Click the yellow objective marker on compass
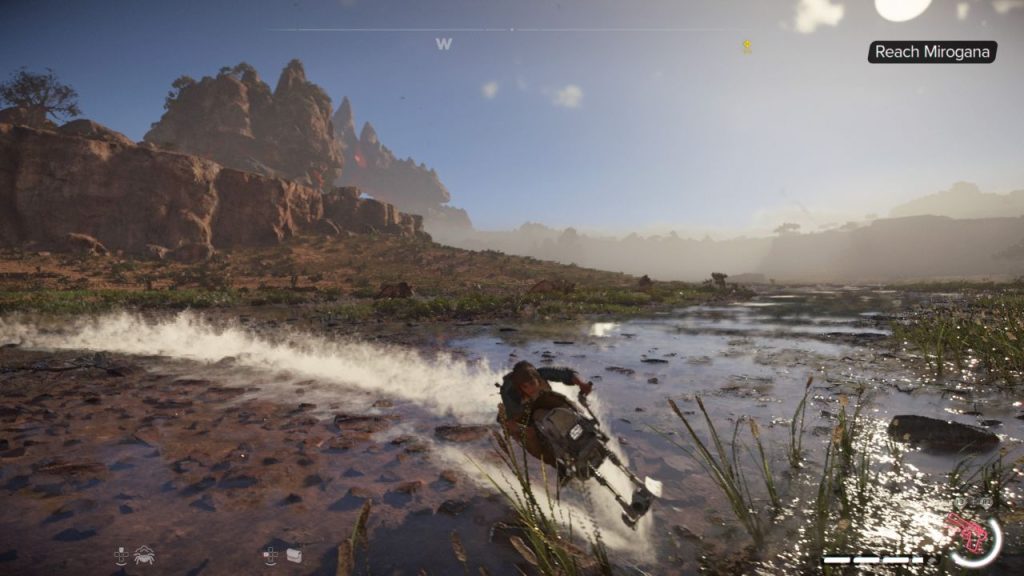1024x576 pixels. pyautogui.click(x=746, y=45)
